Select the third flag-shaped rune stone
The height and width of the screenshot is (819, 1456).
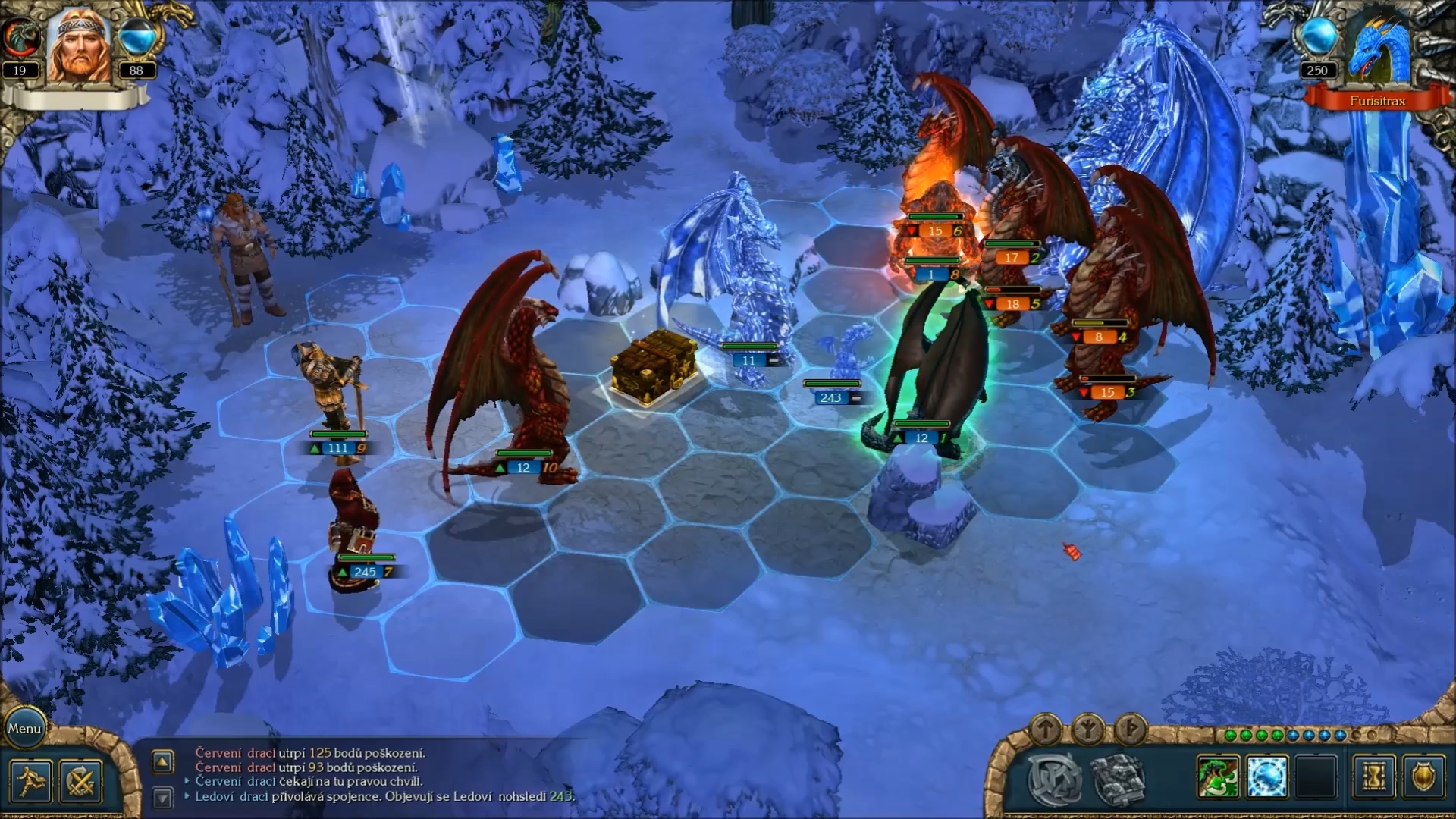tap(1130, 729)
